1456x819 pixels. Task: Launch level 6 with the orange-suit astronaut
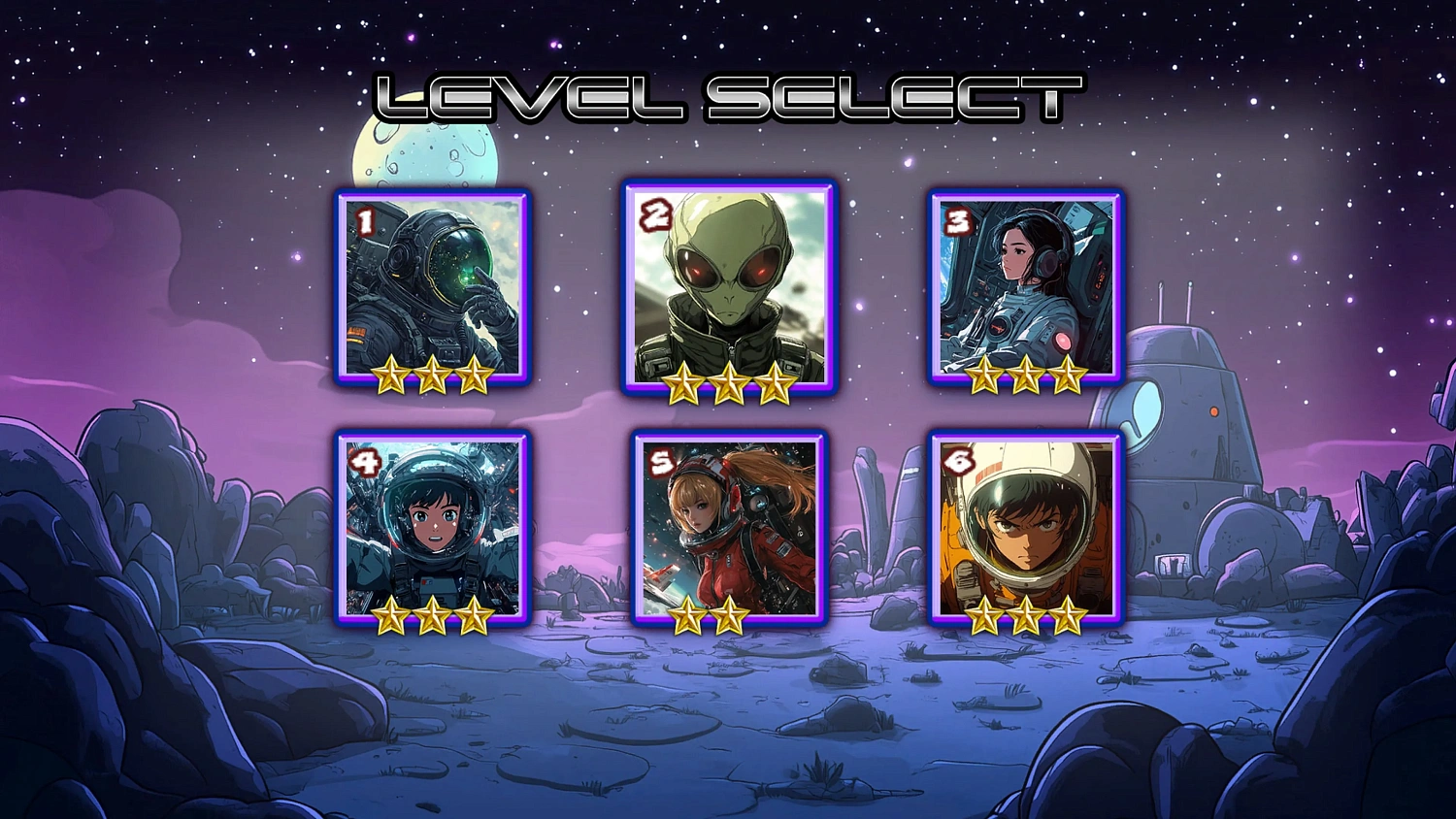tap(1026, 527)
